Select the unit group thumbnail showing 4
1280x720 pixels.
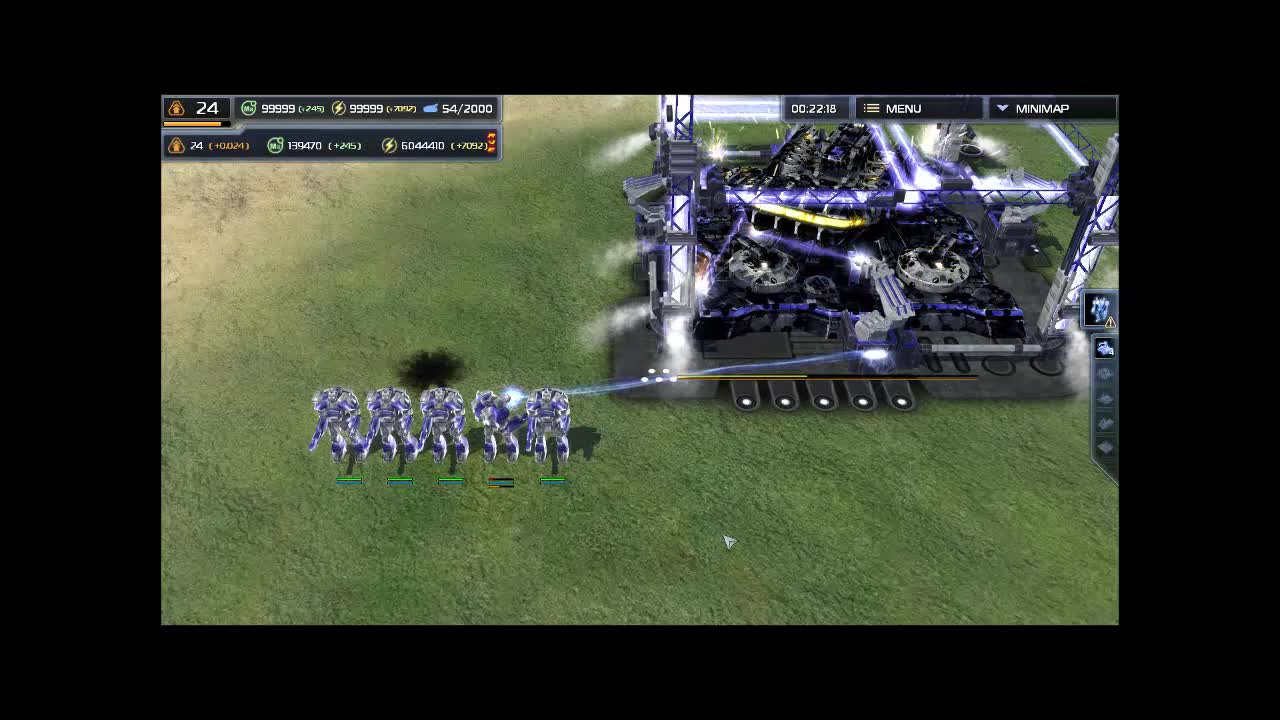point(1103,348)
